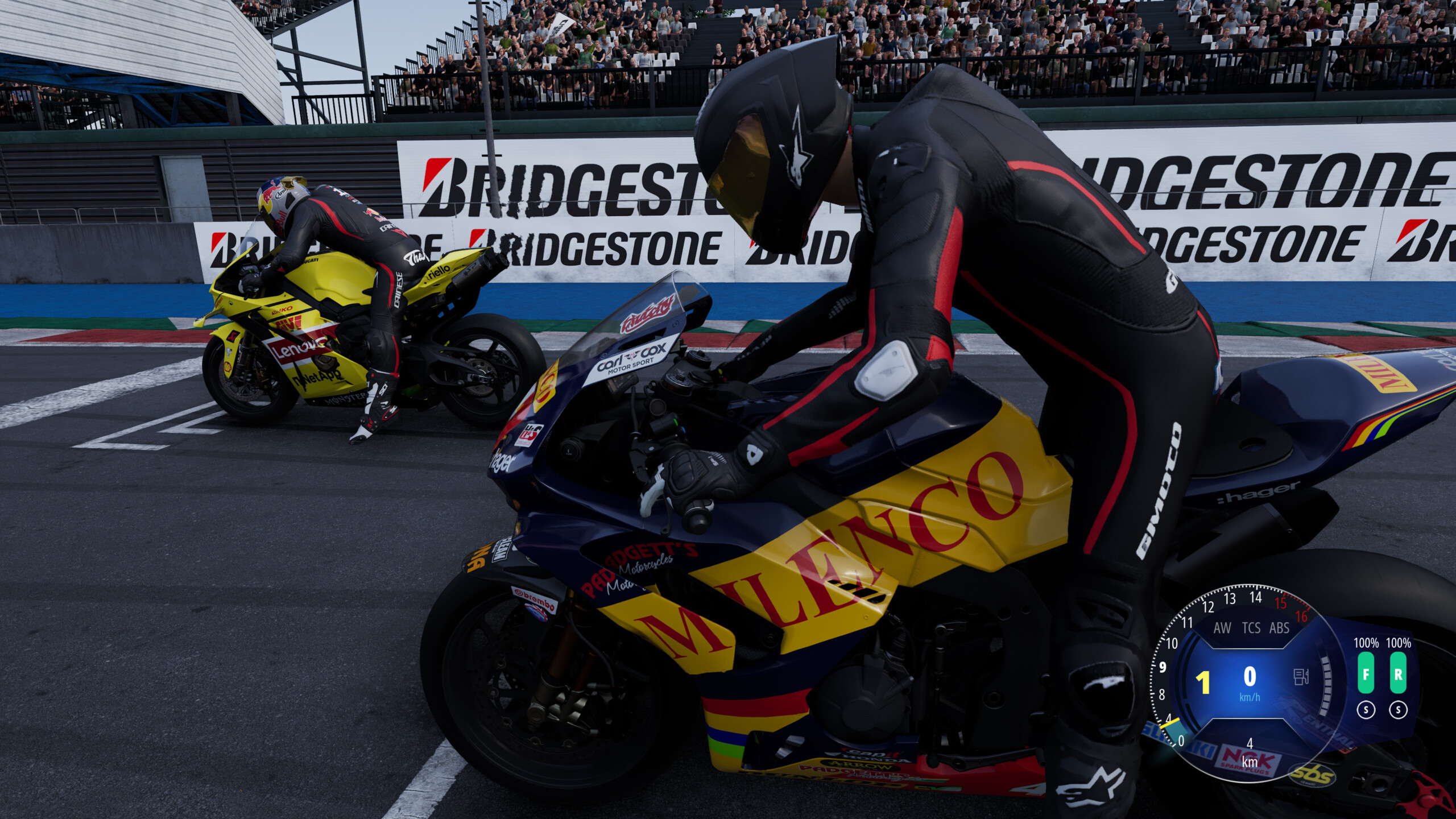Select the green front tyre F indicator
The height and width of the screenshot is (819, 1456).
coord(1366,673)
